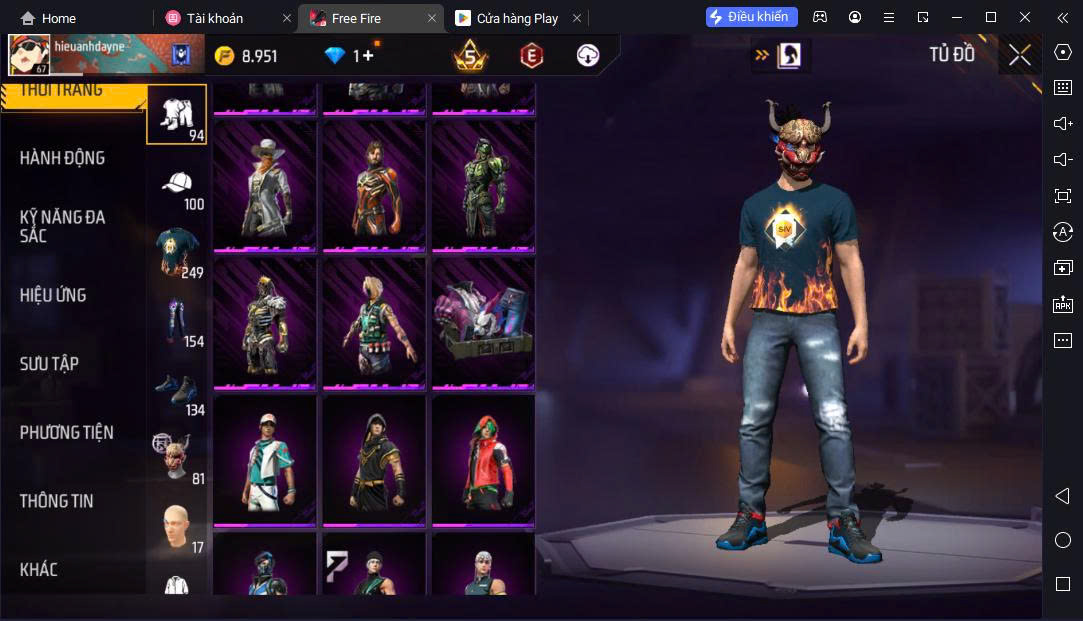Screen dimensions: 1083x621
Task: Close the wardrobe with the X button
Action: tap(1019, 55)
